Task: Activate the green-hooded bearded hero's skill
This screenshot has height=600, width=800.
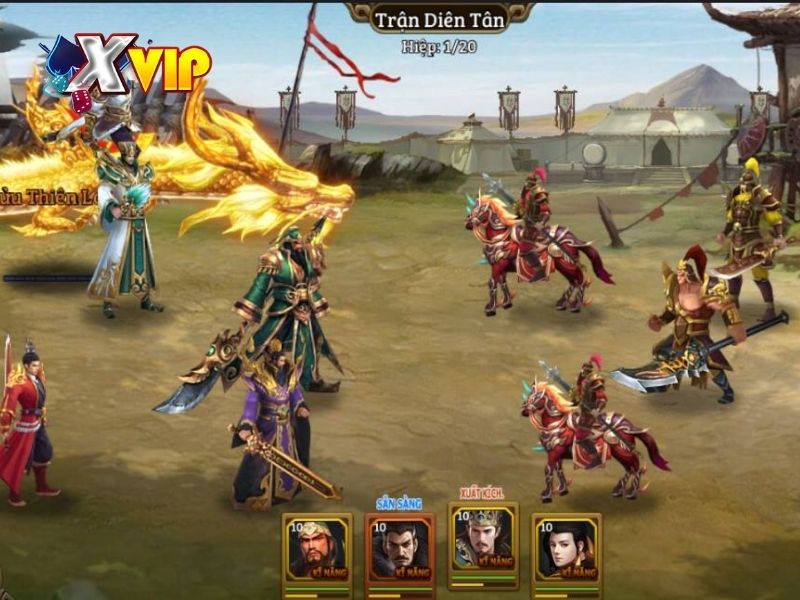Action: (x=317, y=548)
